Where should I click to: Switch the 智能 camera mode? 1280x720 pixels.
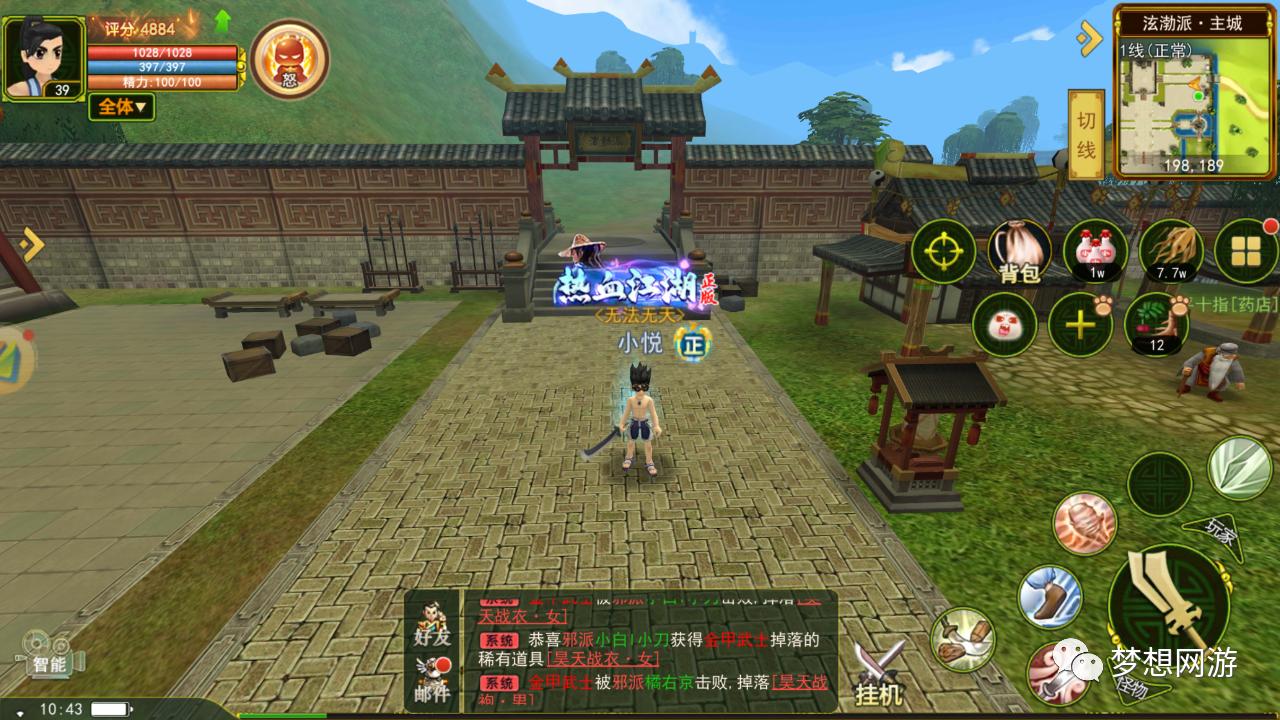47,653
